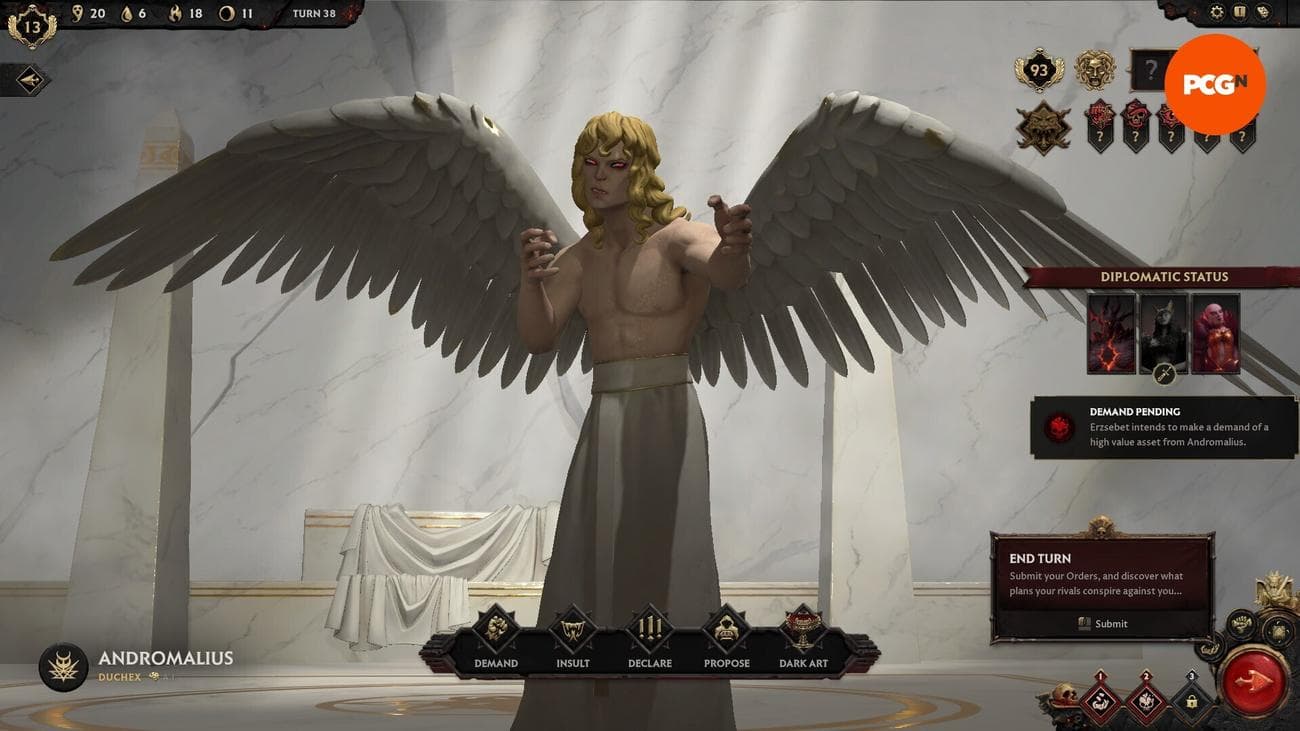Viewport: 1300px width, 731px height.
Task: Select the red-skinned rival portrait
Action: tap(1215, 334)
